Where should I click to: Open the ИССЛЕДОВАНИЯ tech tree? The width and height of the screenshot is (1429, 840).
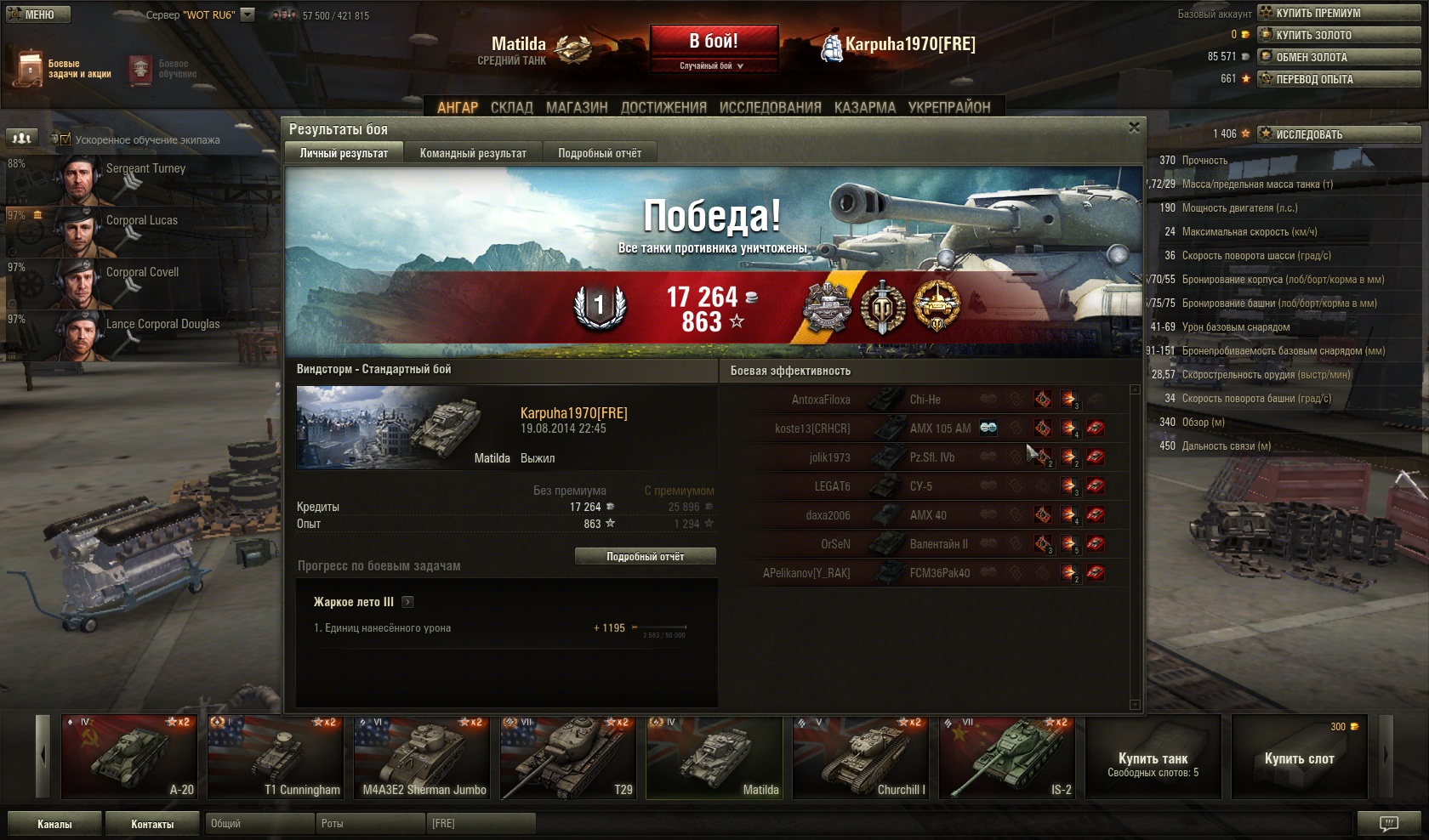(770, 107)
